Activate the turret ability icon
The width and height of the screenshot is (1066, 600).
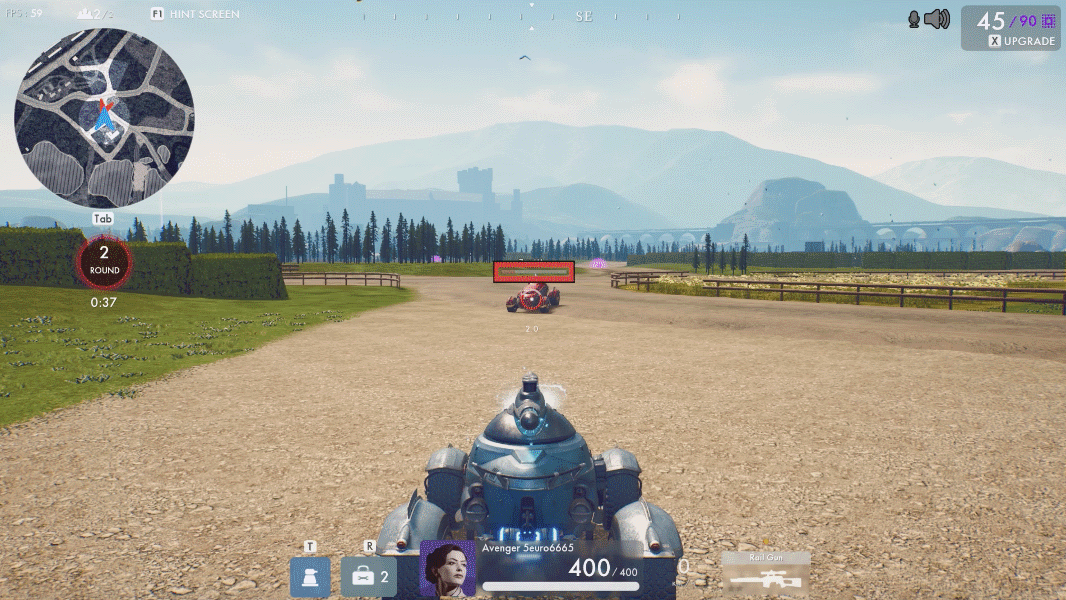click(310, 577)
